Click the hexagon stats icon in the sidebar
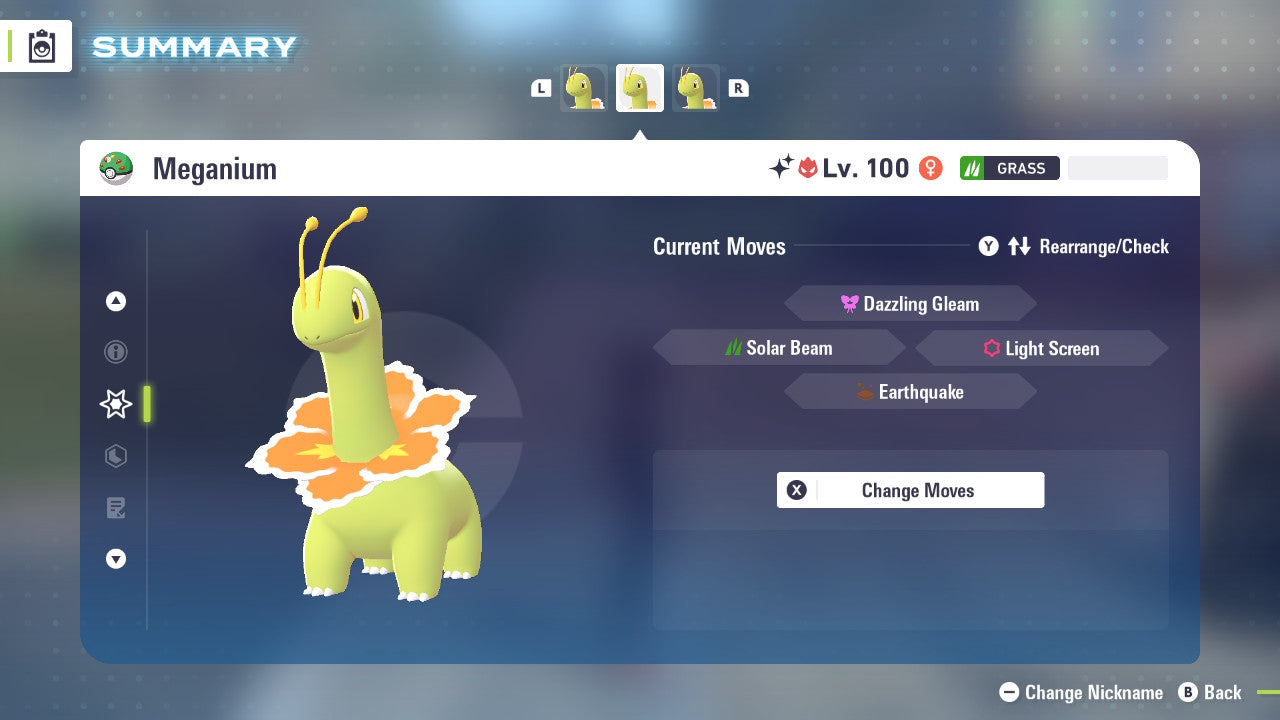The height and width of the screenshot is (720, 1280). tap(115, 456)
